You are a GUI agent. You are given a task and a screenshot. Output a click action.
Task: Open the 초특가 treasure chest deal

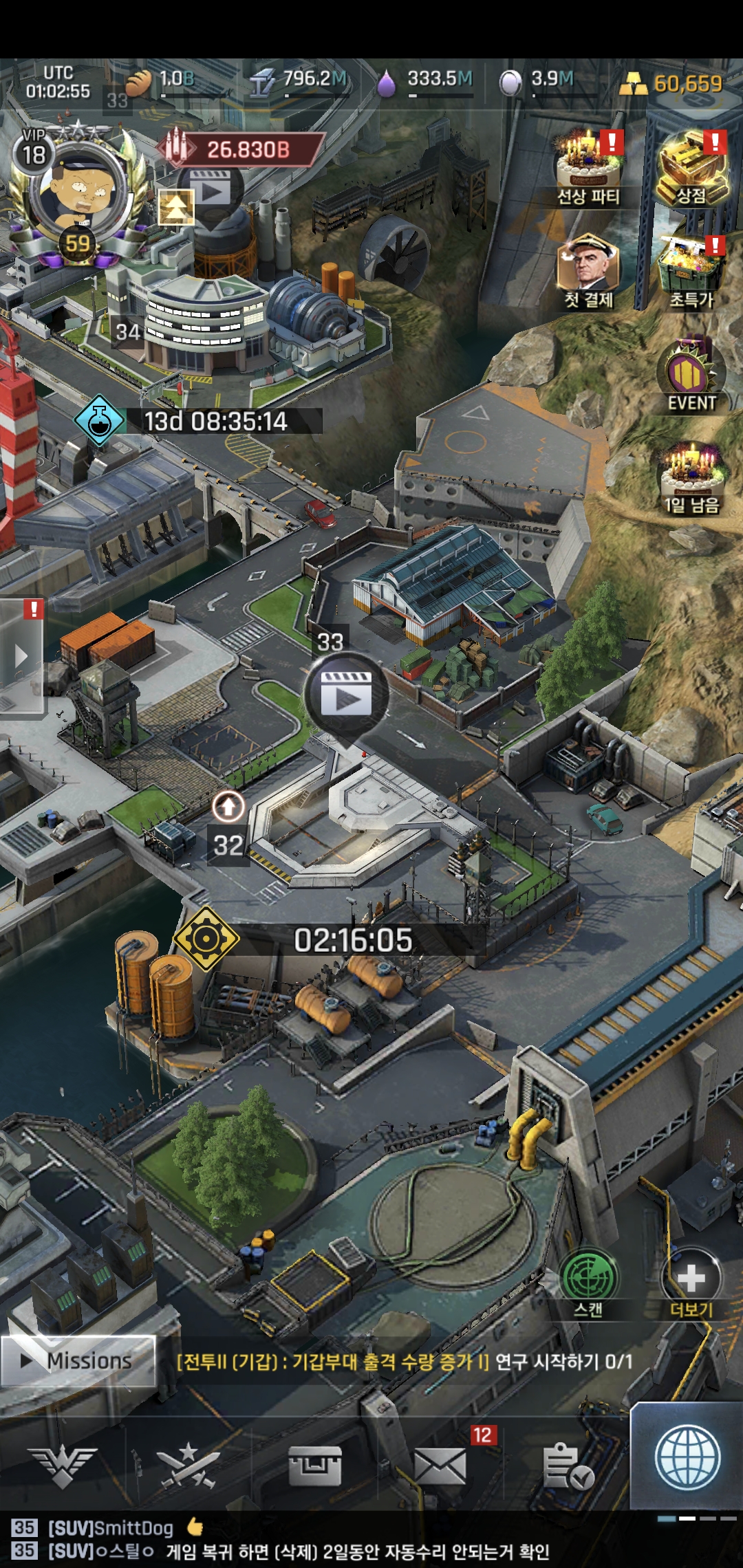pos(691,270)
